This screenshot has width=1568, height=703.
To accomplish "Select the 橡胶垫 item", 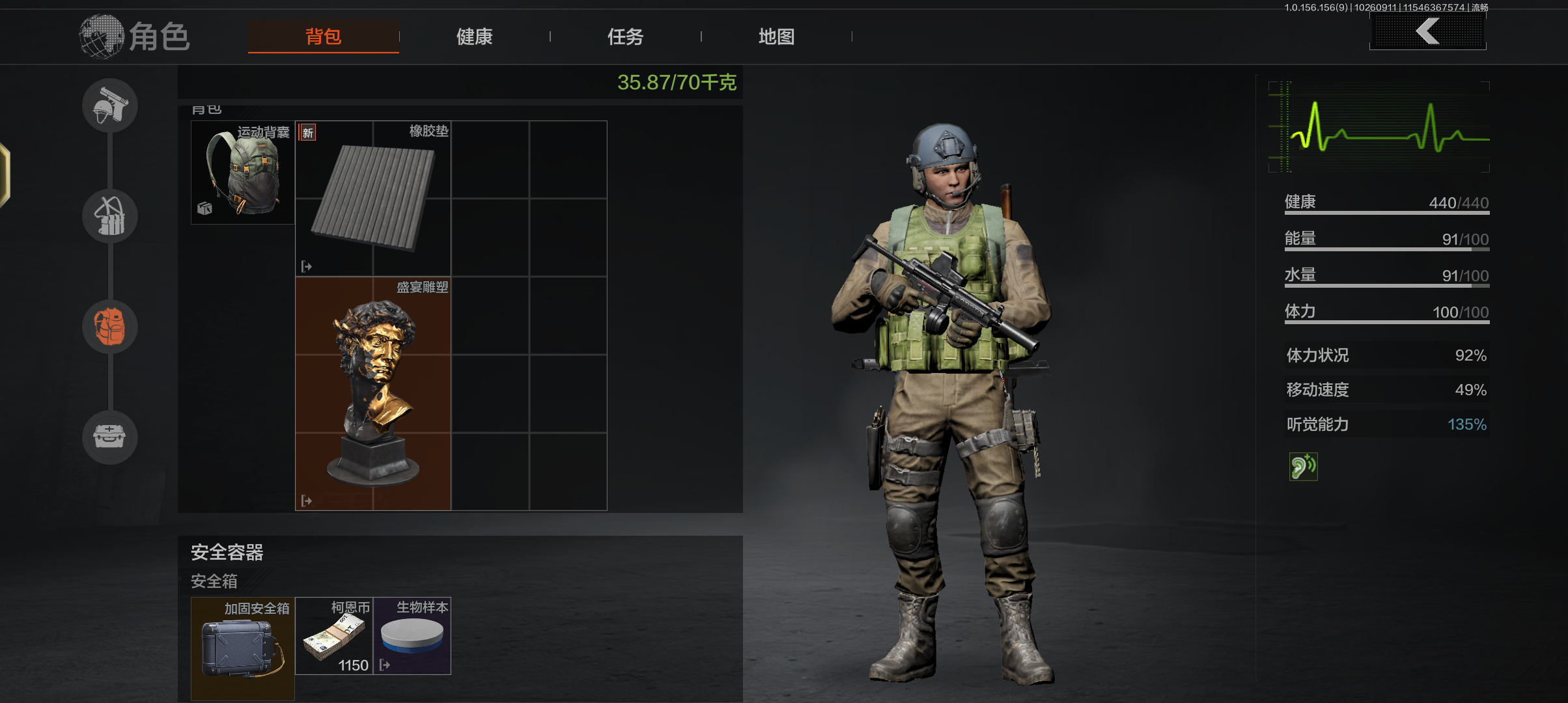I will (373, 198).
